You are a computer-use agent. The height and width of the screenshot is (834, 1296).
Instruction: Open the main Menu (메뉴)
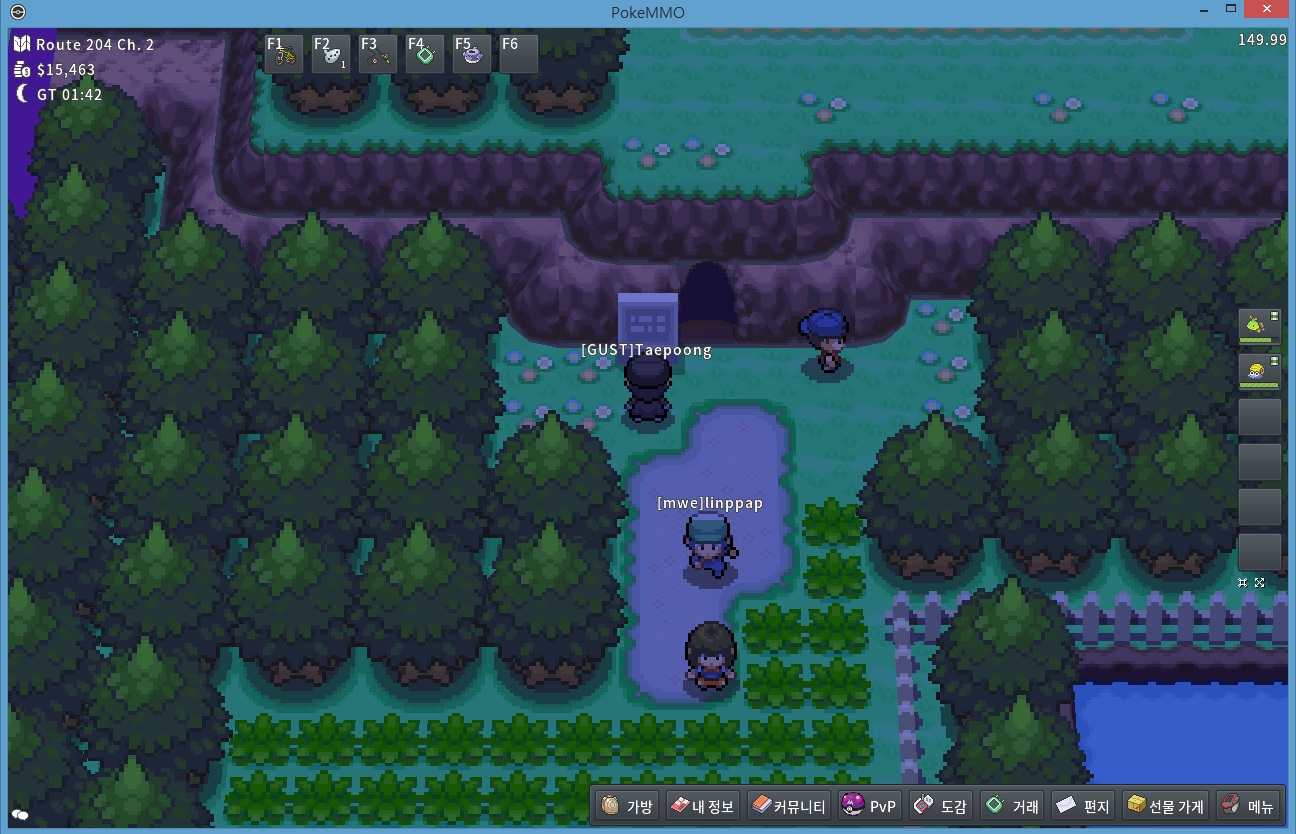tap(1247, 806)
